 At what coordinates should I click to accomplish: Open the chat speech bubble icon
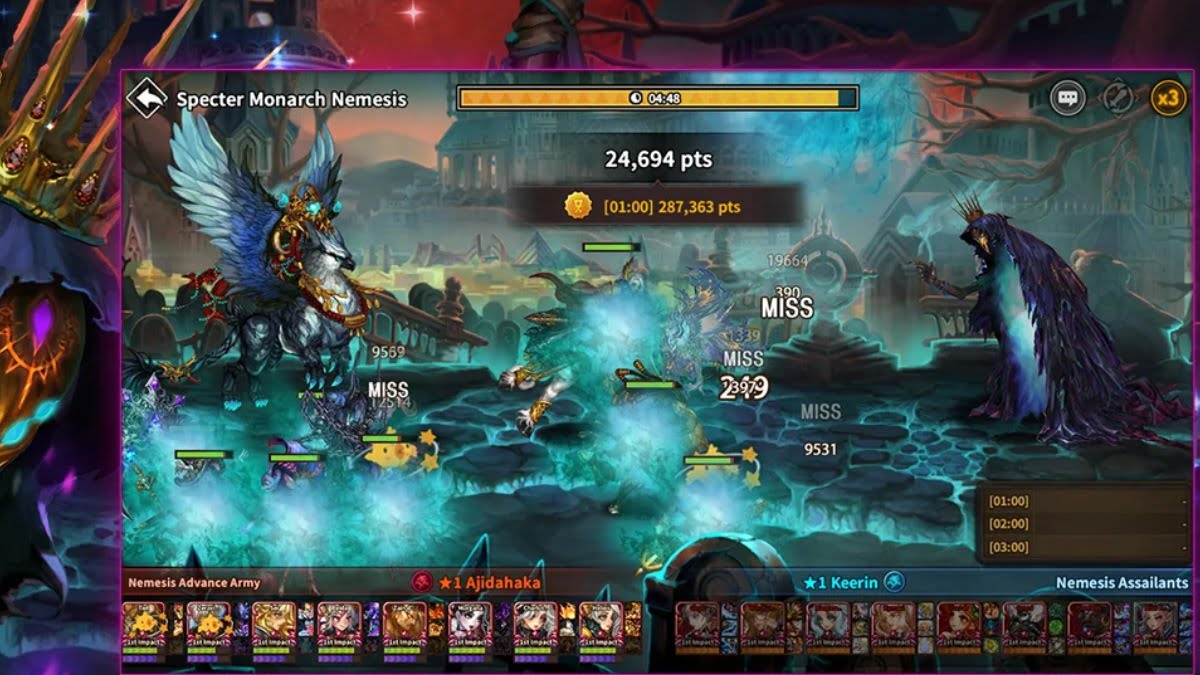(1068, 98)
